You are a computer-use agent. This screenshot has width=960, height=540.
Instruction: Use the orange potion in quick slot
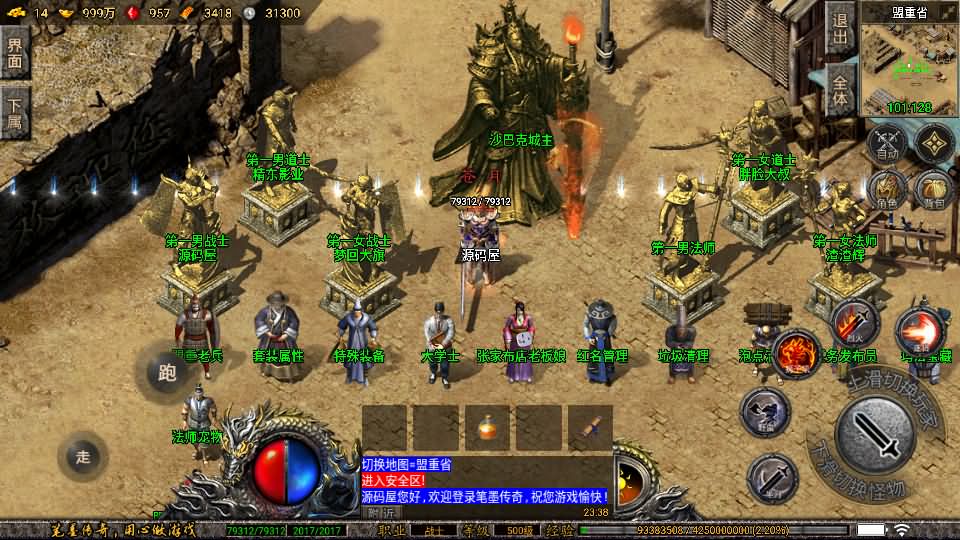(488, 428)
